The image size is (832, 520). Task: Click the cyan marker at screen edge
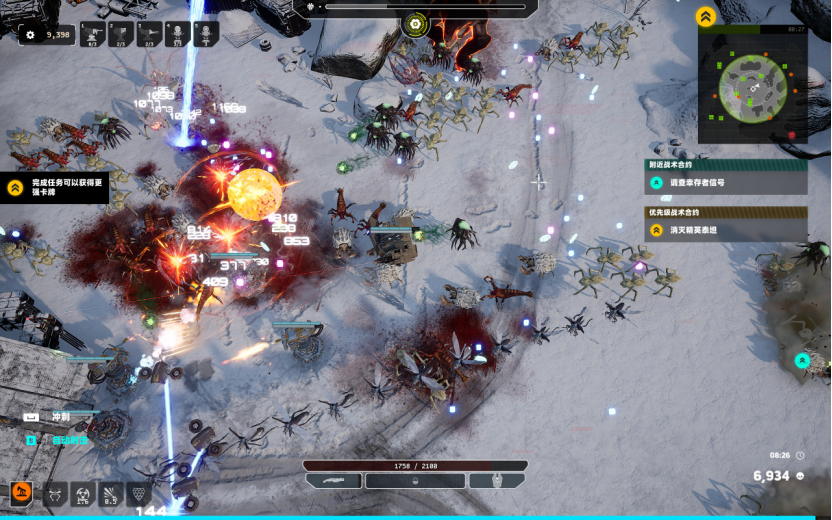(x=802, y=360)
